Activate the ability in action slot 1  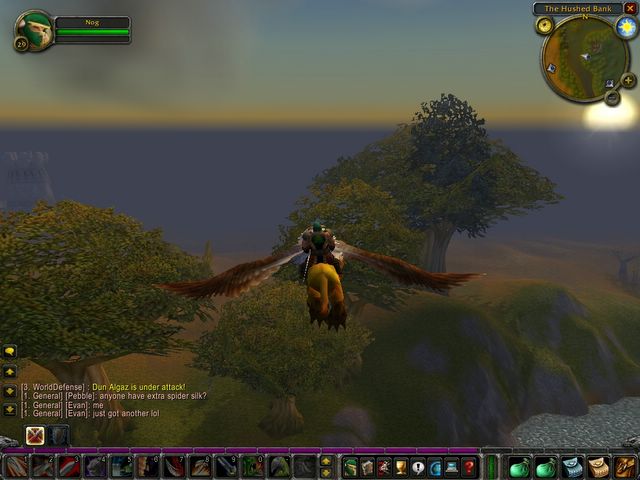coord(16,466)
